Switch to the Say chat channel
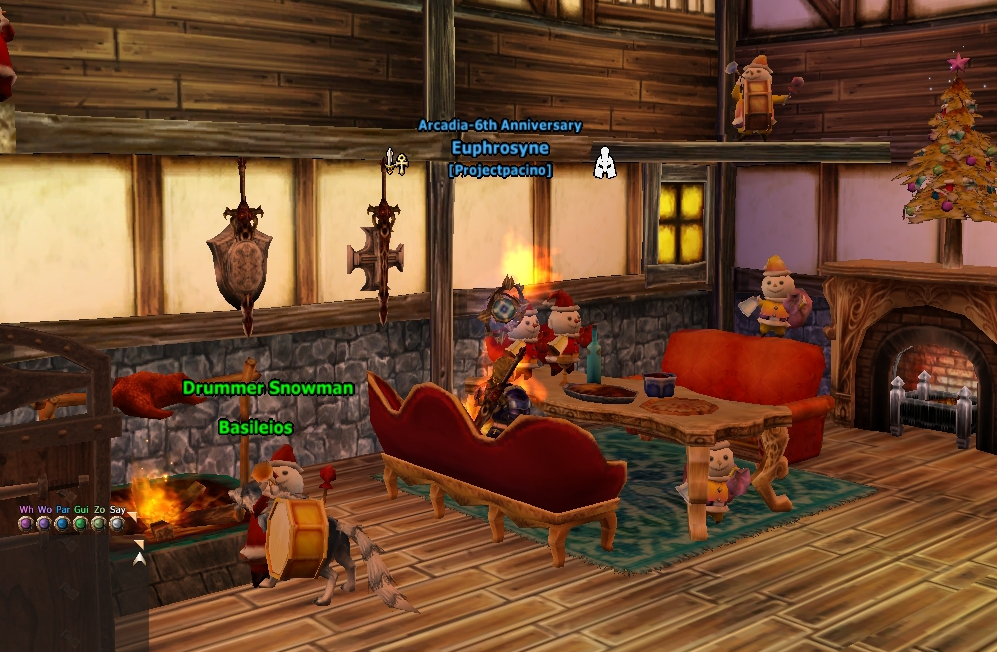The image size is (997, 652). (117, 523)
